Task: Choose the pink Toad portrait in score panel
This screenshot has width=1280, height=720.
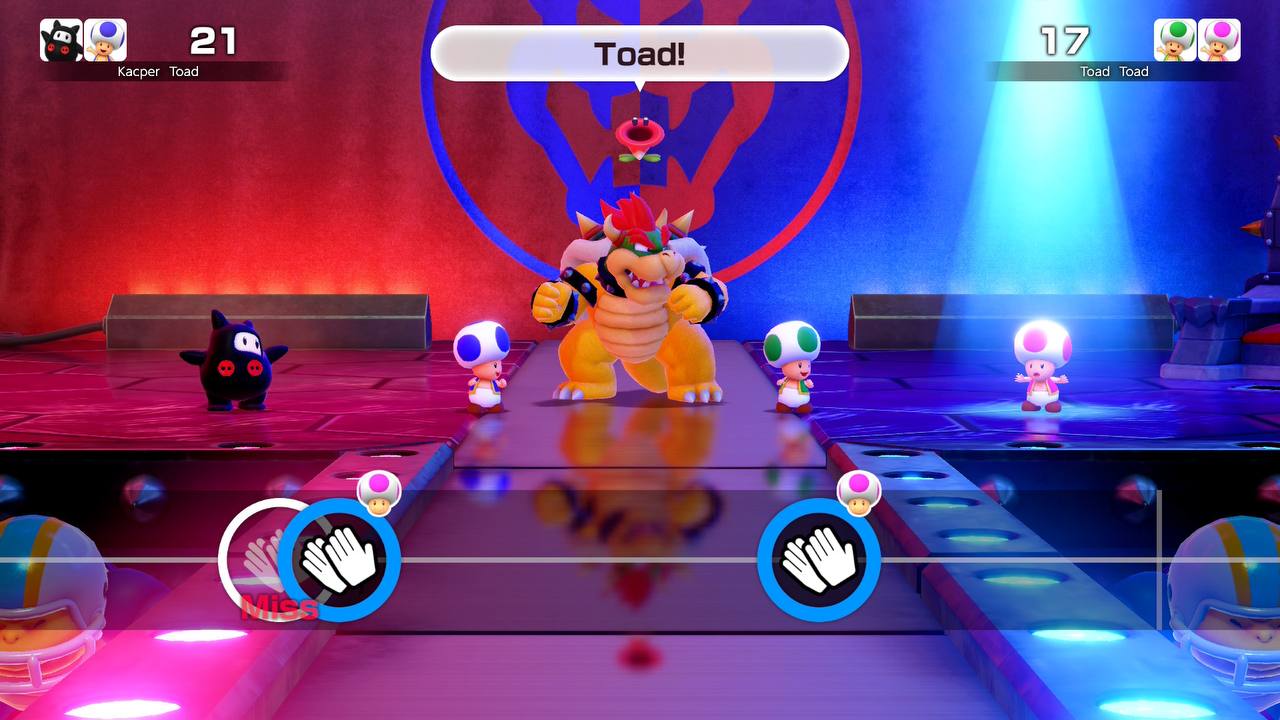Action: pyautogui.click(x=1219, y=40)
